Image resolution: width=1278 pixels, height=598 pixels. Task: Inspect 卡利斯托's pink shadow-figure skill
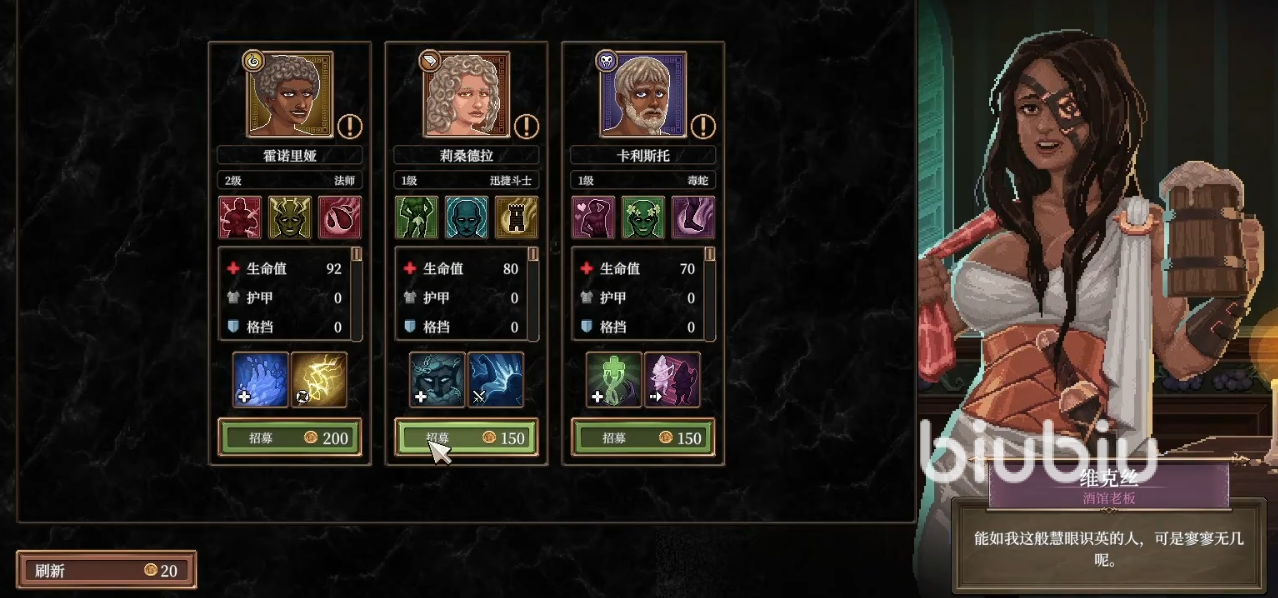point(672,380)
